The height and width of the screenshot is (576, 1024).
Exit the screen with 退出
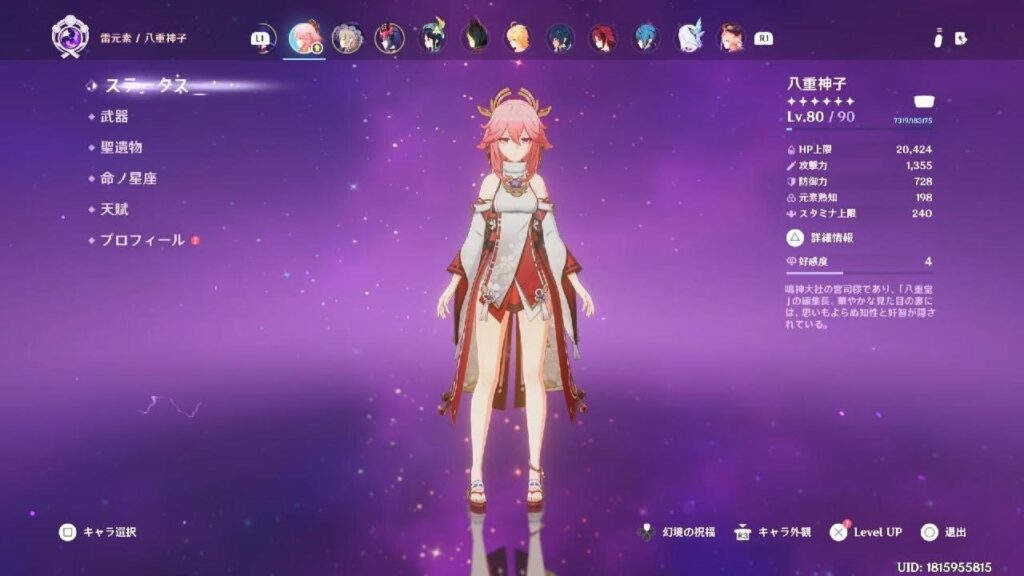tap(943, 532)
